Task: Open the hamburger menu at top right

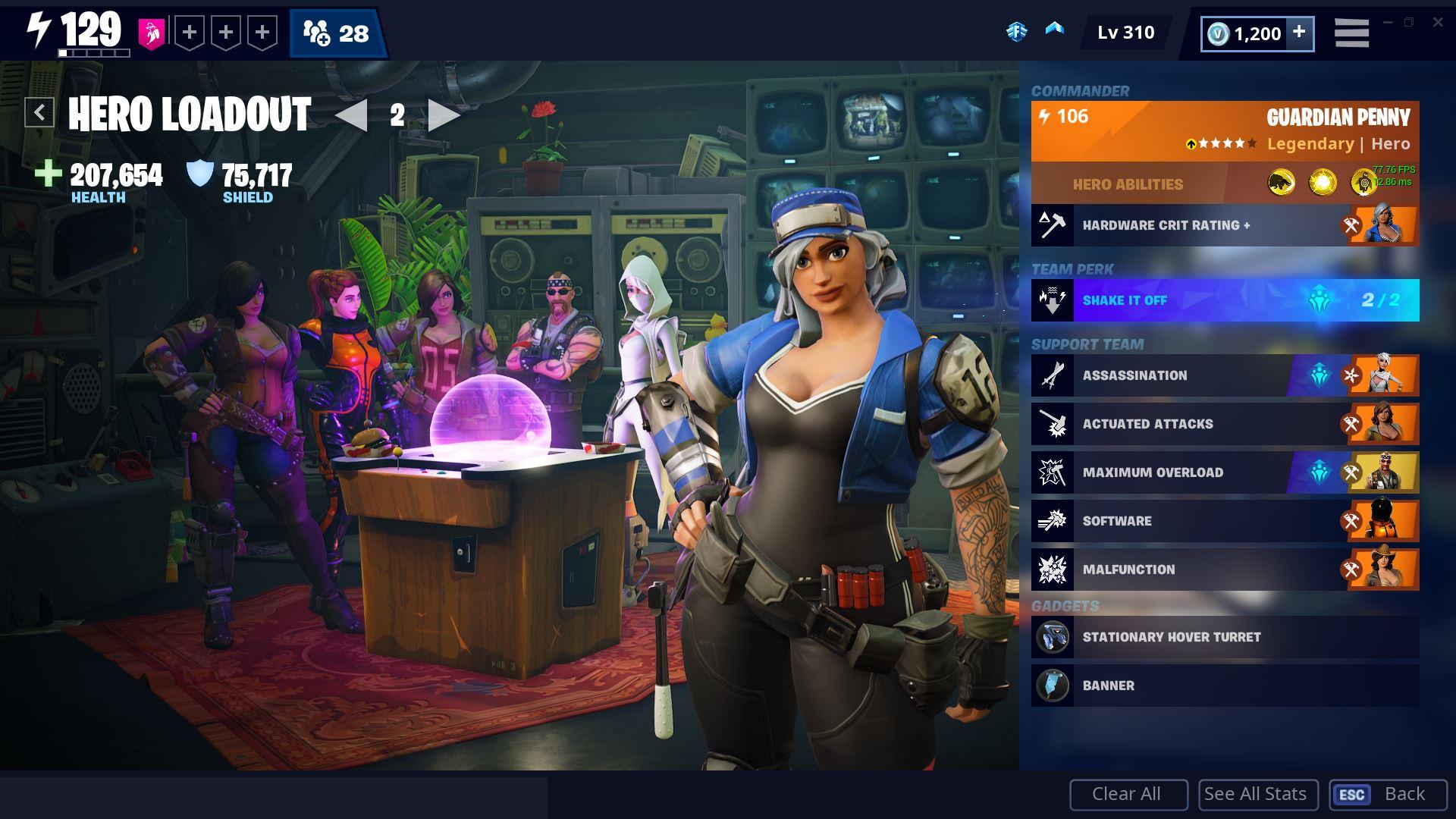Action: tap(1351, 32)
